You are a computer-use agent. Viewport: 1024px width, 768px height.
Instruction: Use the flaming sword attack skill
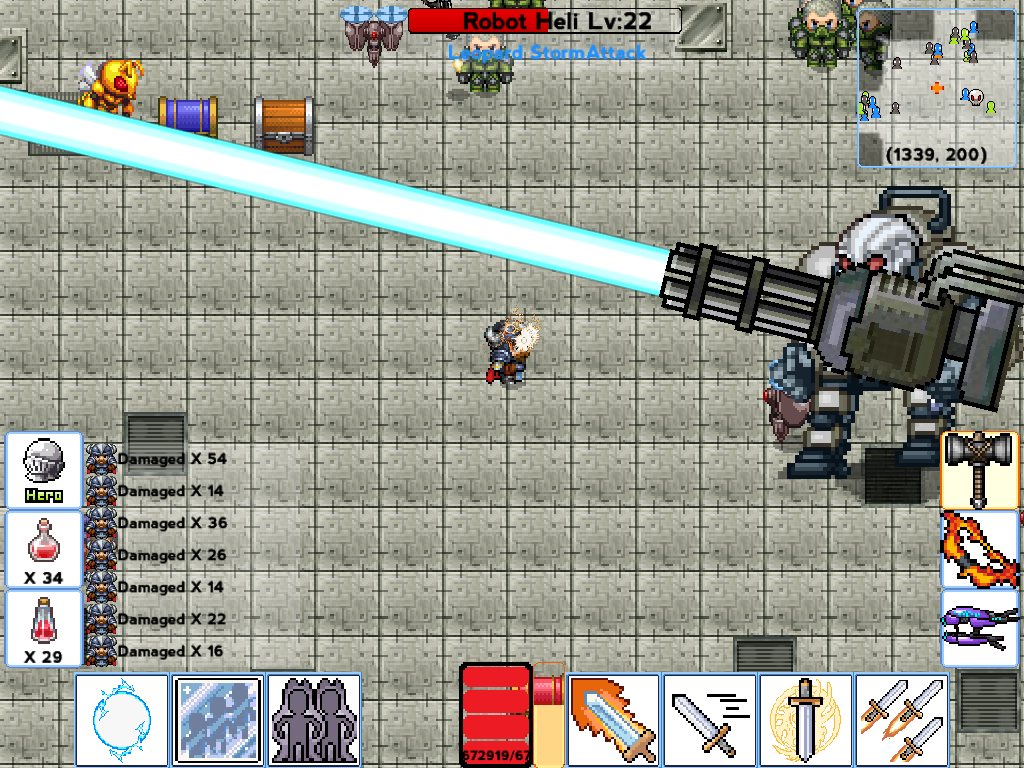(613, 719)
